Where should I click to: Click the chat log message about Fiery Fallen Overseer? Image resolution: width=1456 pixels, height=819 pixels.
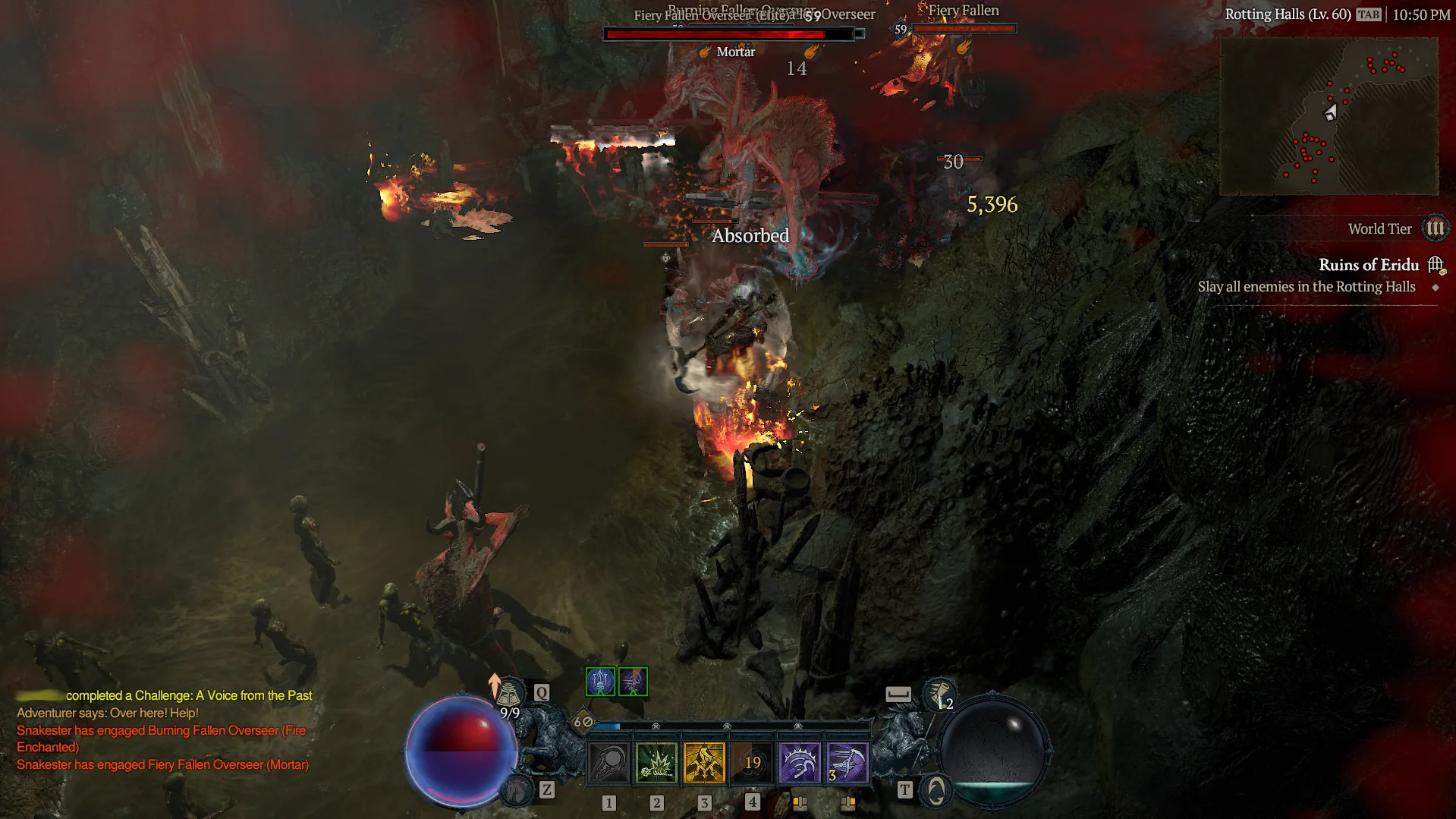point(162,764)
